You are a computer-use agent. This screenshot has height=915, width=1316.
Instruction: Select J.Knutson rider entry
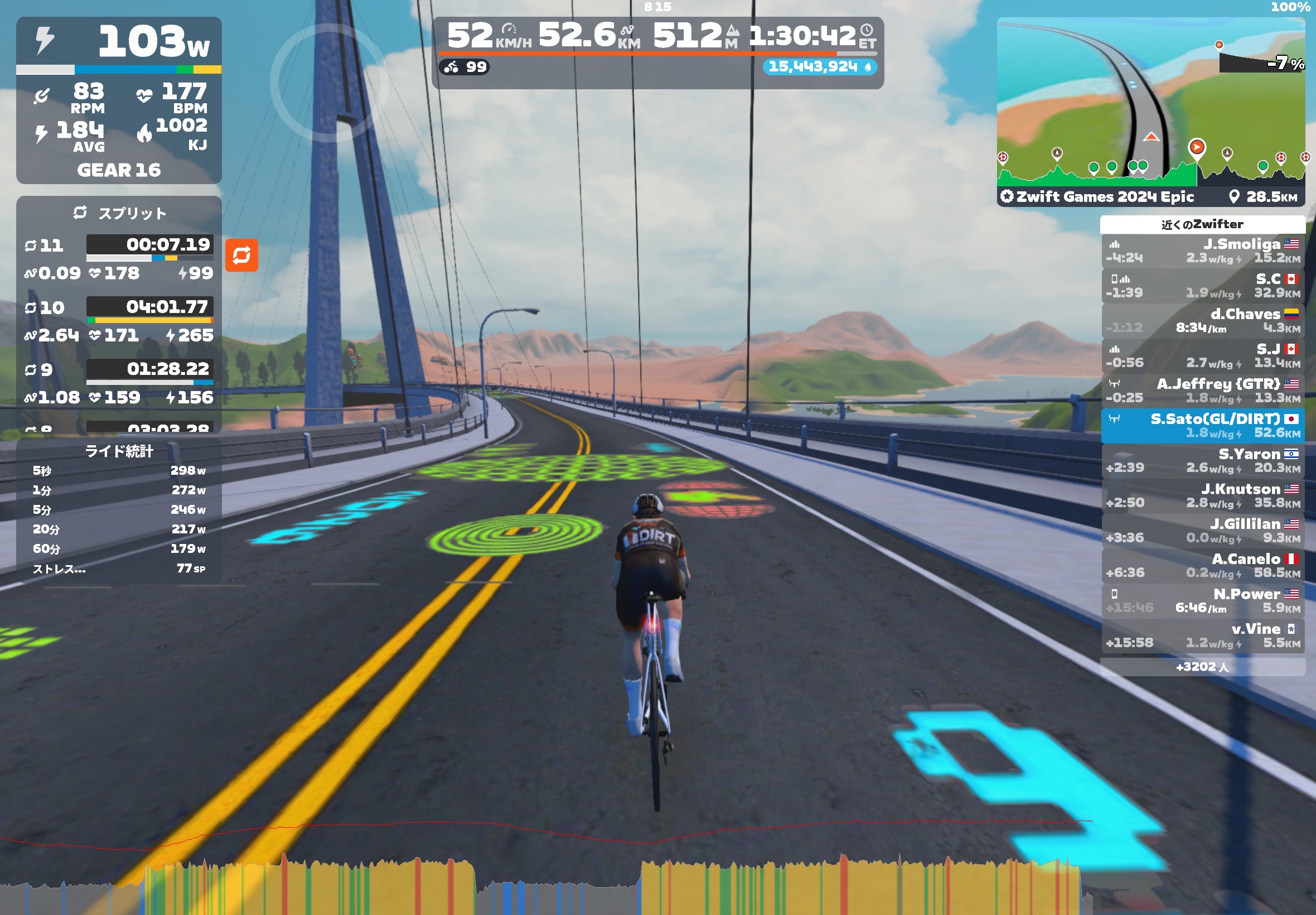pyautogui.click(x=1203, y=496)
